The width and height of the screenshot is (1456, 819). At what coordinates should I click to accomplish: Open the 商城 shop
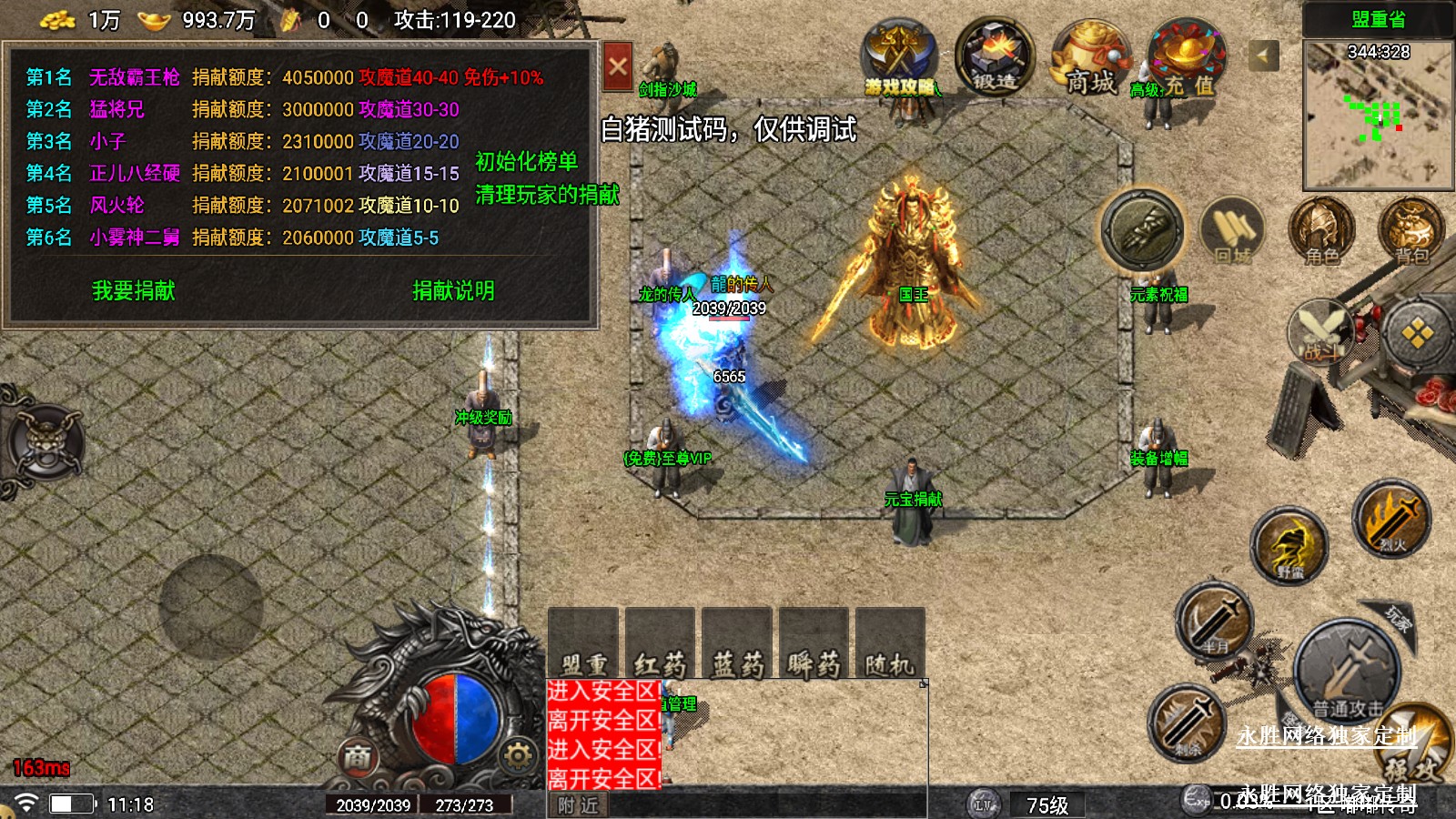(1090, 59)
